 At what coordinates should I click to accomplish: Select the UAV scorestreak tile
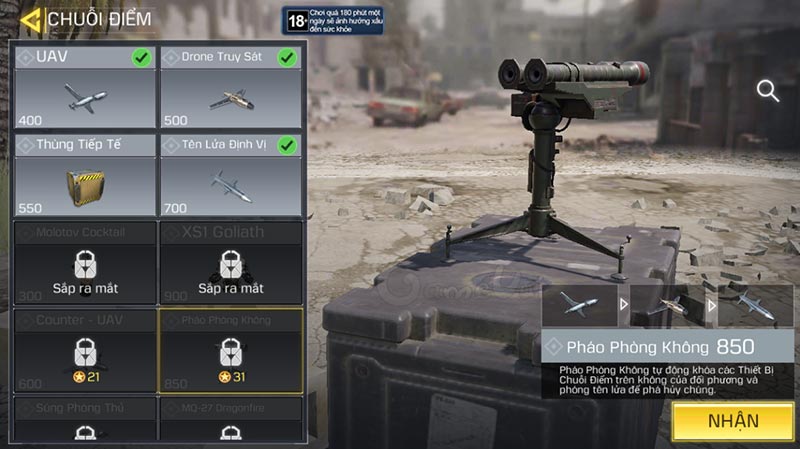click(85, 87)
